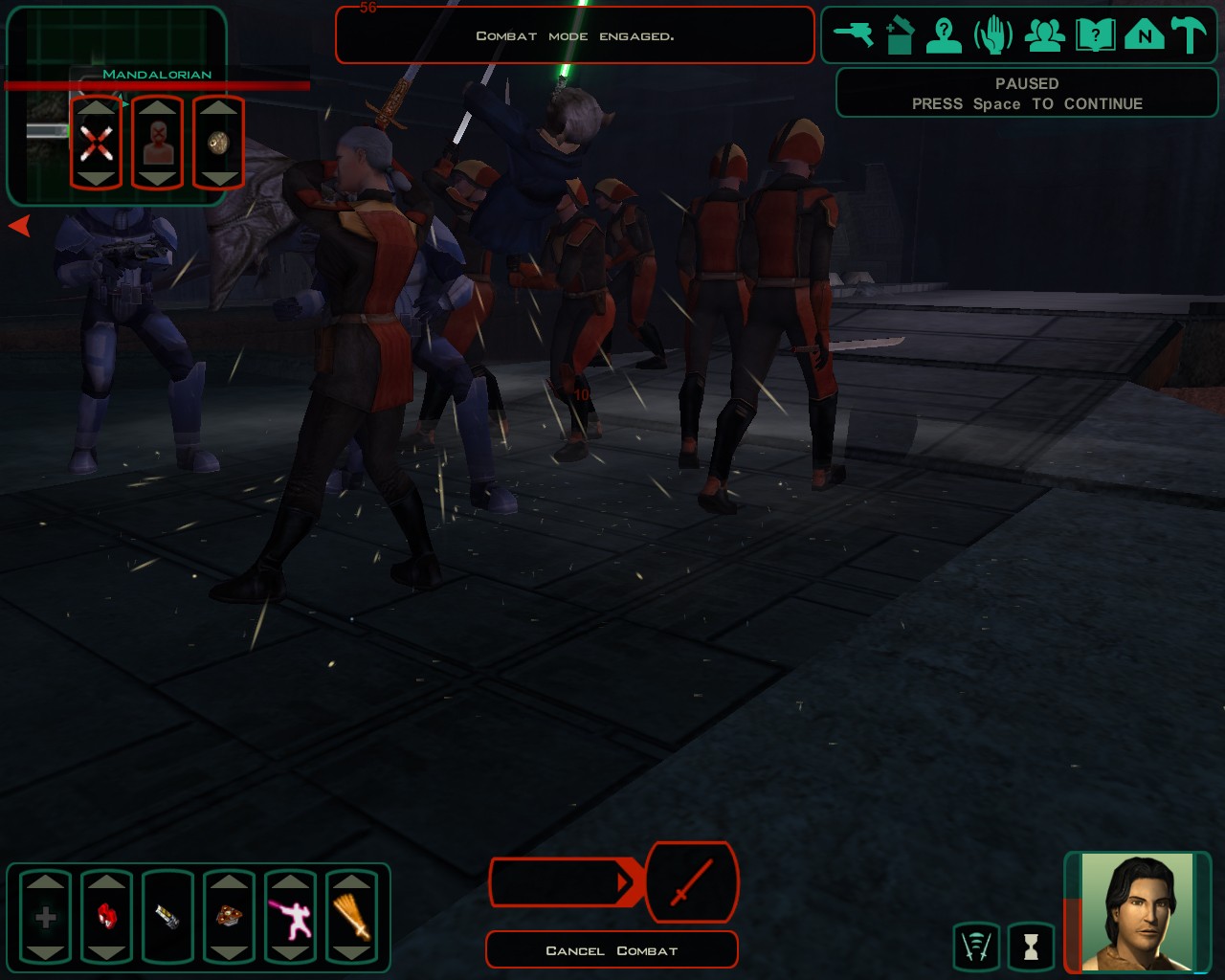Toggle the hourglass solo mode button
The height and width of the screenshot is (980, 1225).
point(1031,947)
